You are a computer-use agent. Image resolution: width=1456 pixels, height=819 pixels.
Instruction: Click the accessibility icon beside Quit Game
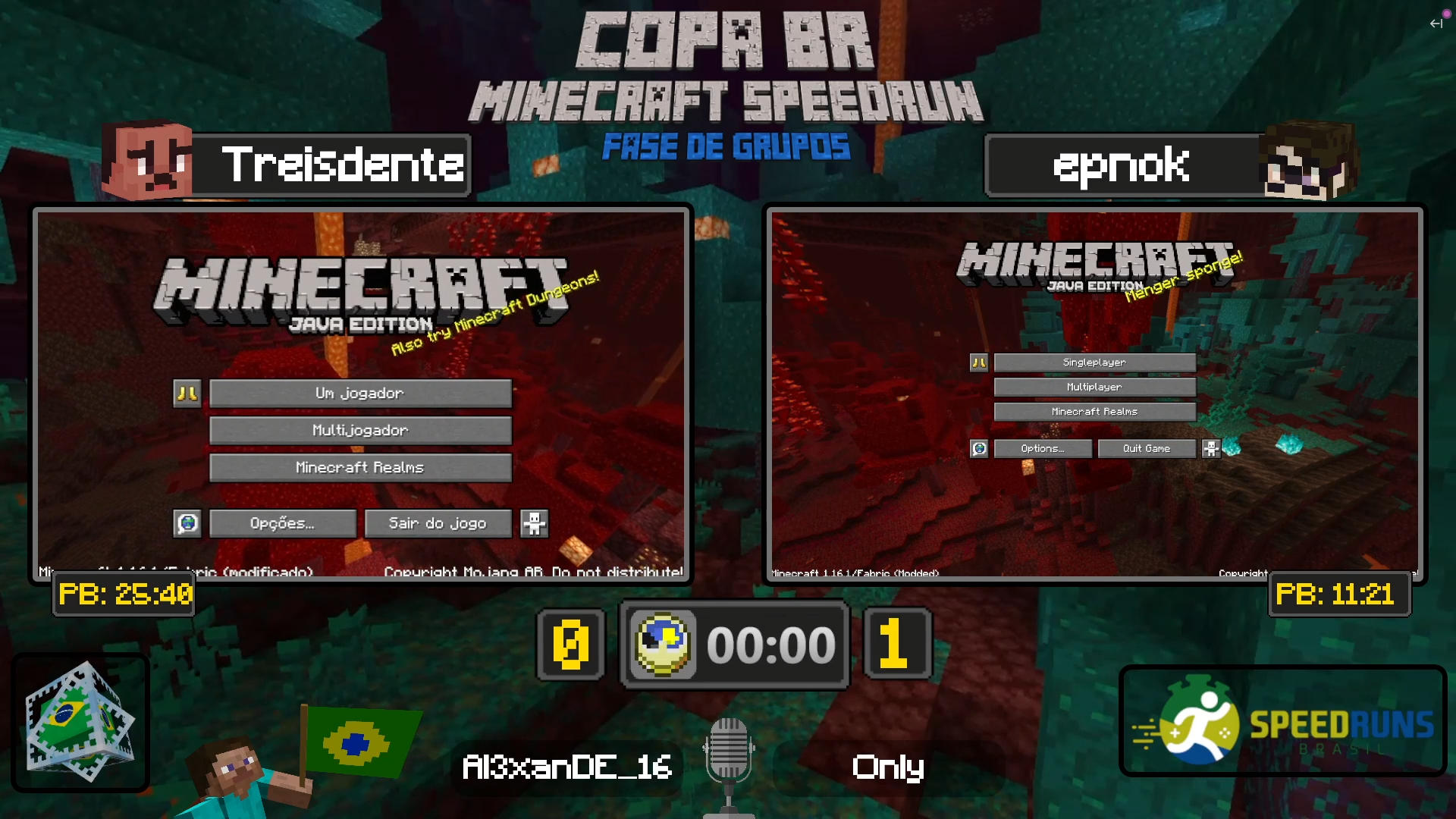coord(1211,448)
